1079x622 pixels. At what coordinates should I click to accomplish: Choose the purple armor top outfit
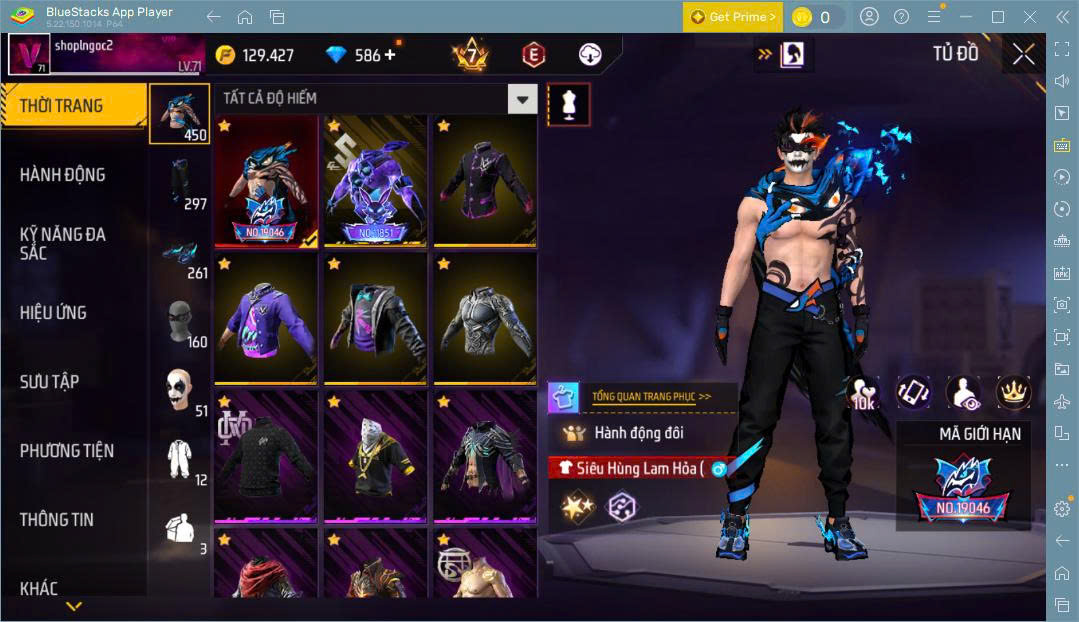pyautogui.click(x=376, y=181)
